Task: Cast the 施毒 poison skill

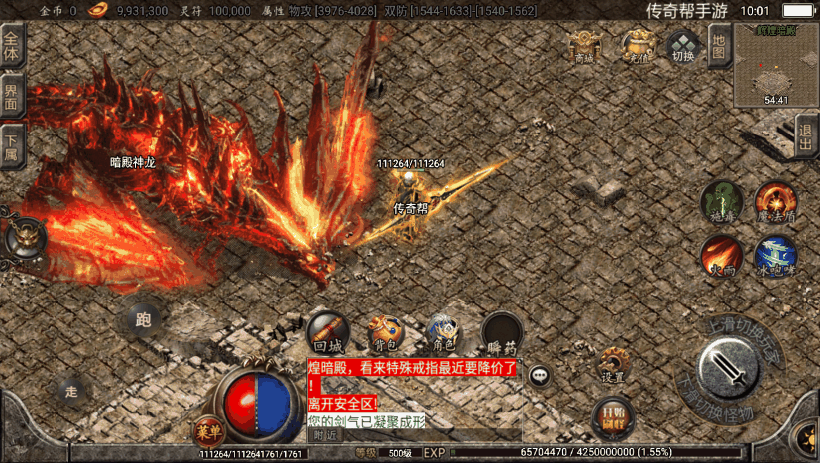Action: (721, 202)
